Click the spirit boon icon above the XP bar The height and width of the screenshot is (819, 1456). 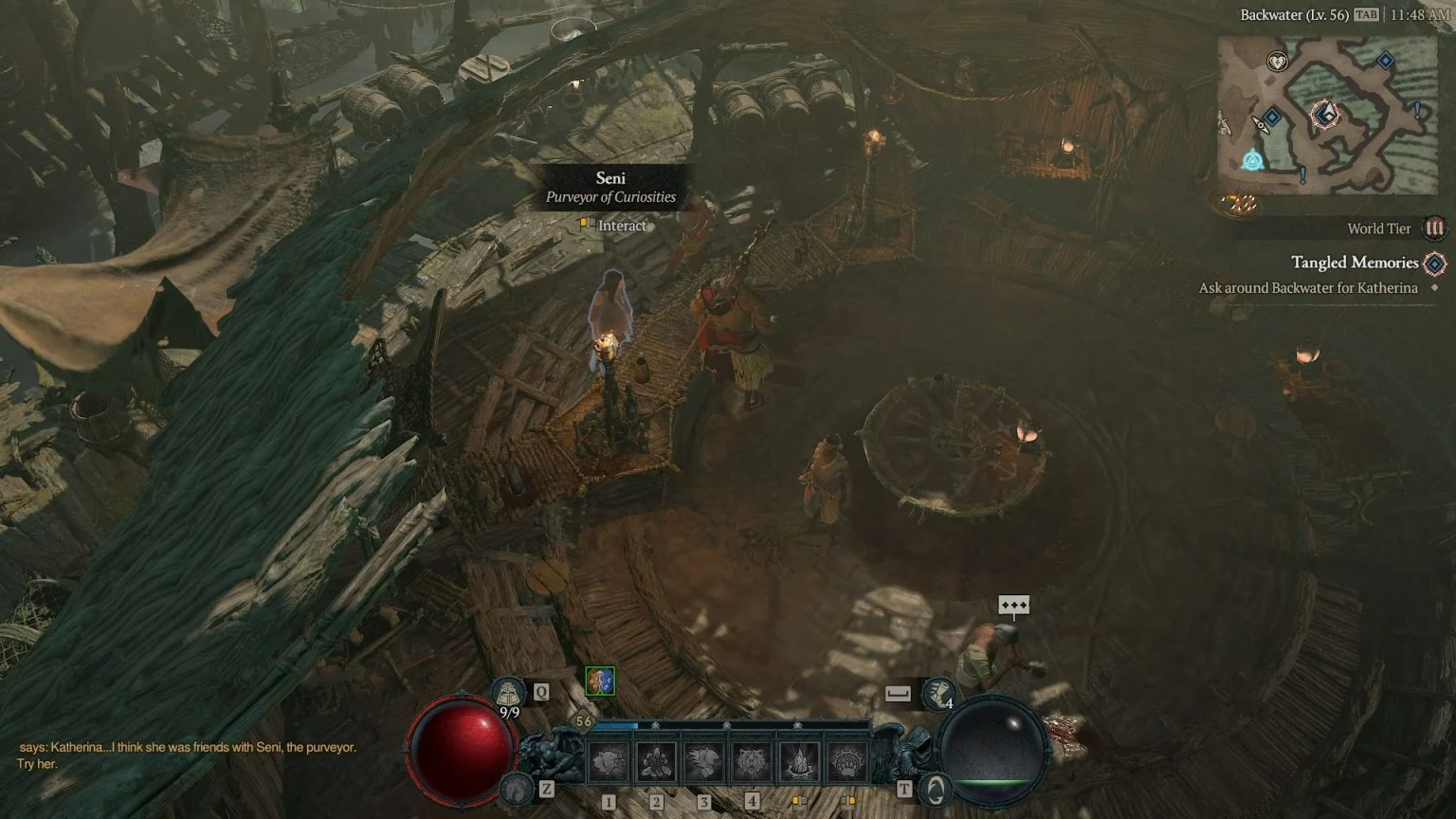[599, 682]
